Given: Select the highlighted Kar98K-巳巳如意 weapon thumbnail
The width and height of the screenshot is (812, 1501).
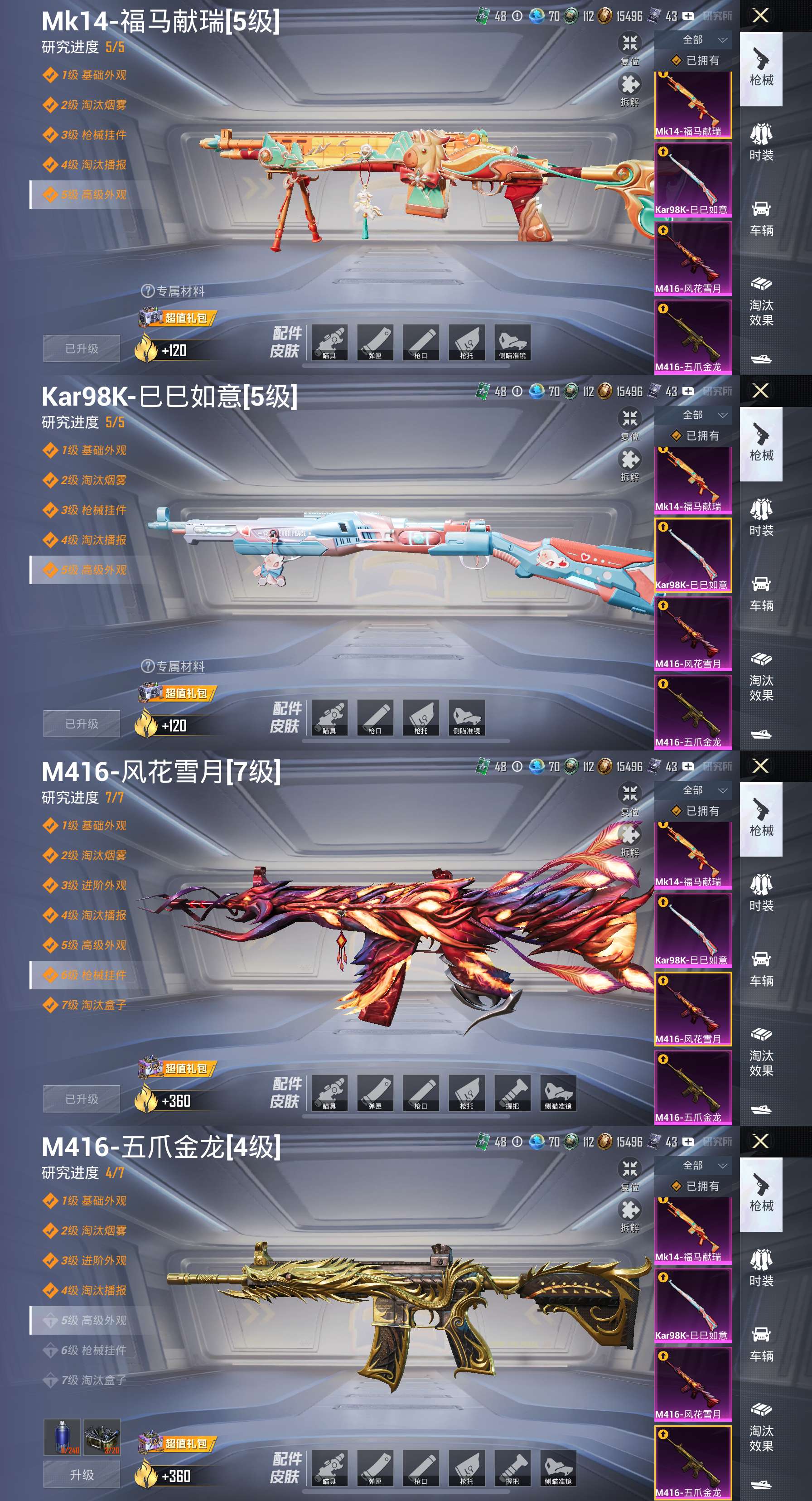Looking at the screenshot, I should pyautogui.click(x=692, y=555).
